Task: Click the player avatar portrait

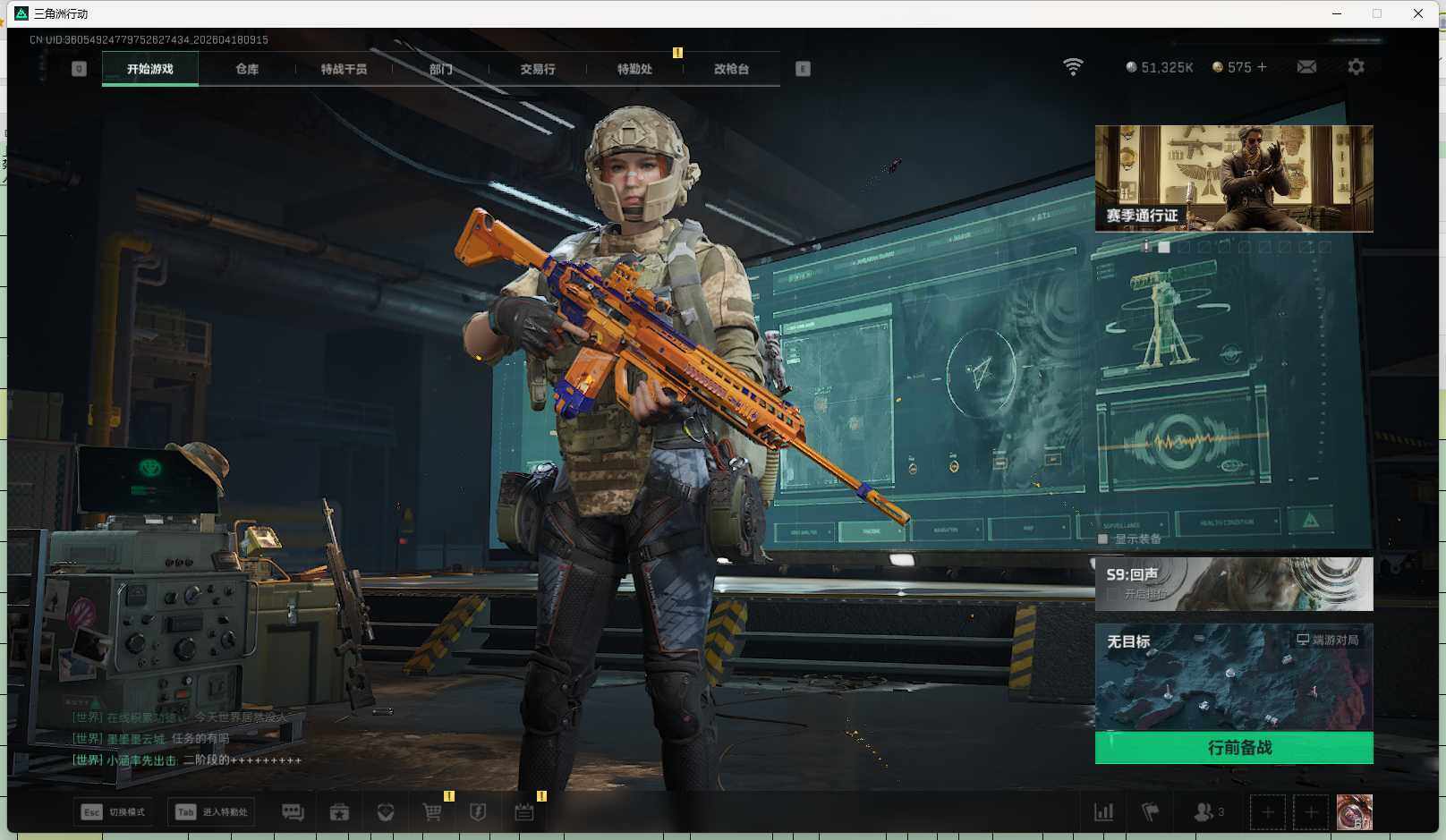Action: click(x=1354, y=812)
